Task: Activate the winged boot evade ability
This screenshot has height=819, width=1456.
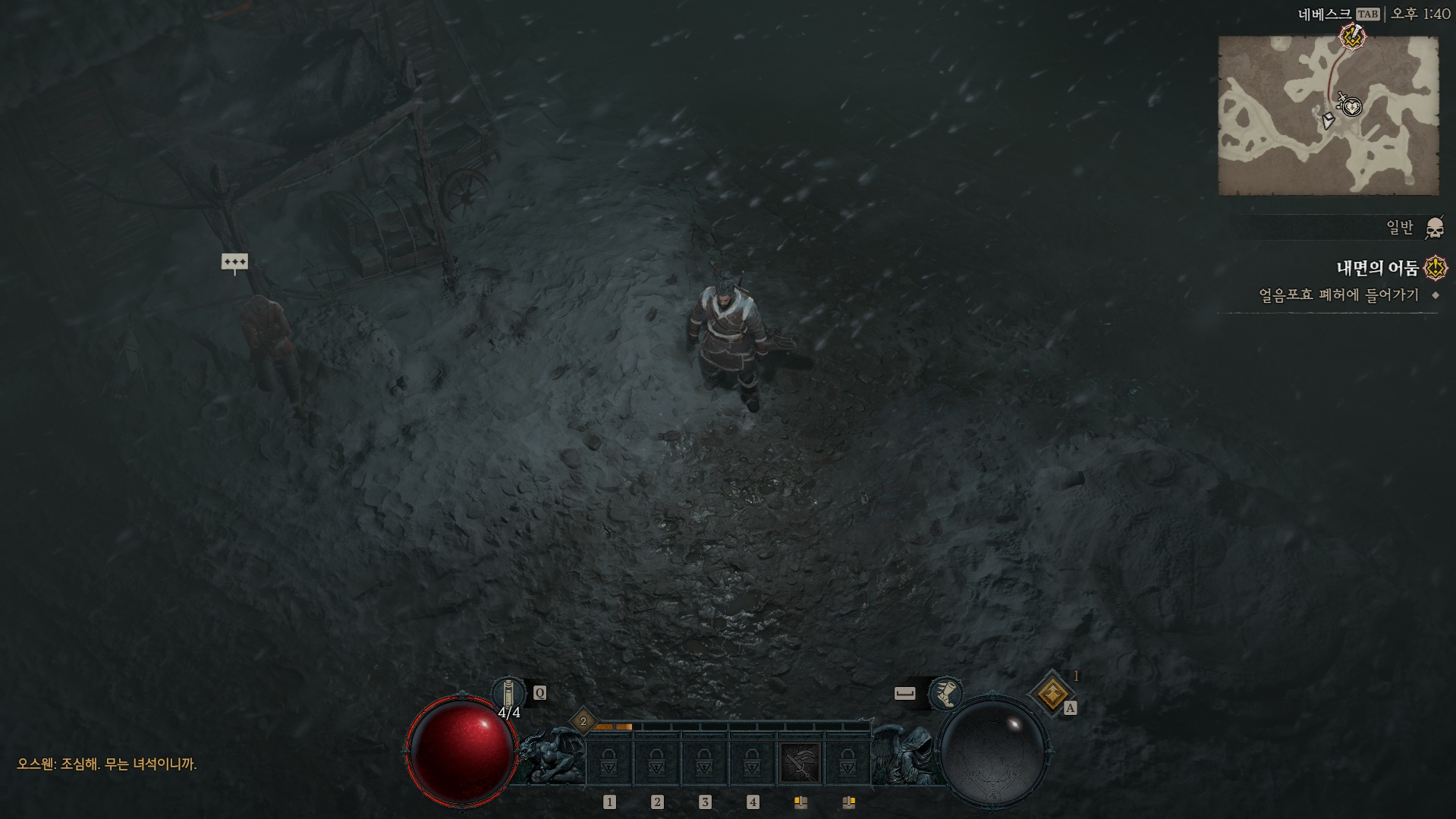Action: 945,693
